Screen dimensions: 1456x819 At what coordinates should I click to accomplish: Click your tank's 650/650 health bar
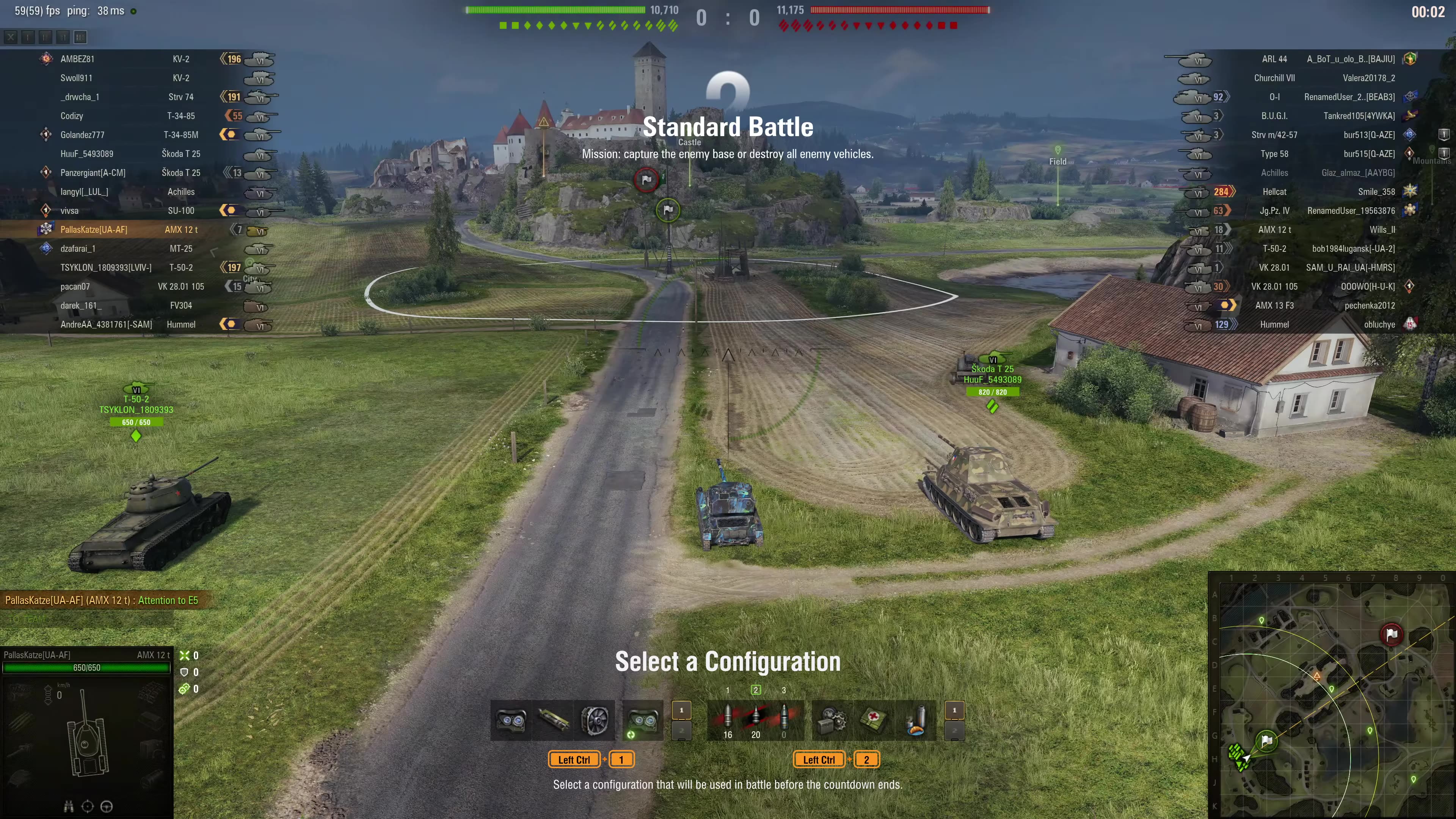pos(86,667)
